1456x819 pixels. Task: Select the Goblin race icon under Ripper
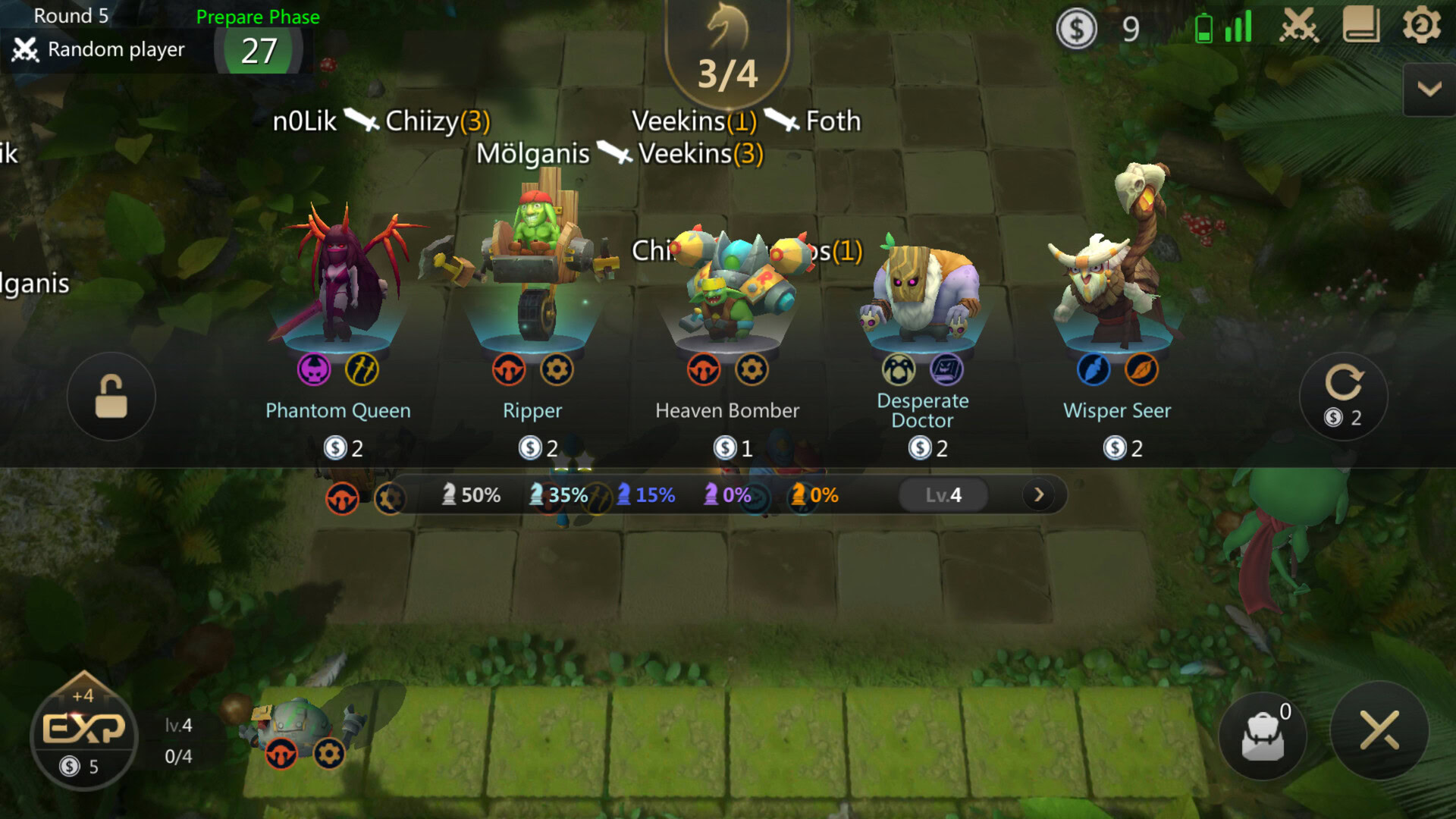coord(509,370)
